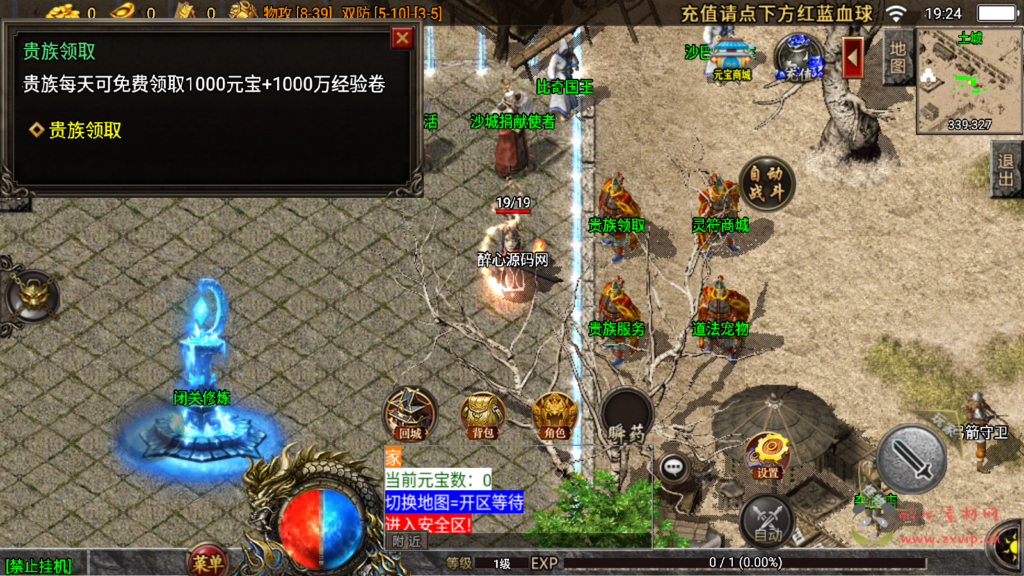Open the 元宝商城 shop icon
Viewport: 1024px width, 576px height.
(731, 58)
